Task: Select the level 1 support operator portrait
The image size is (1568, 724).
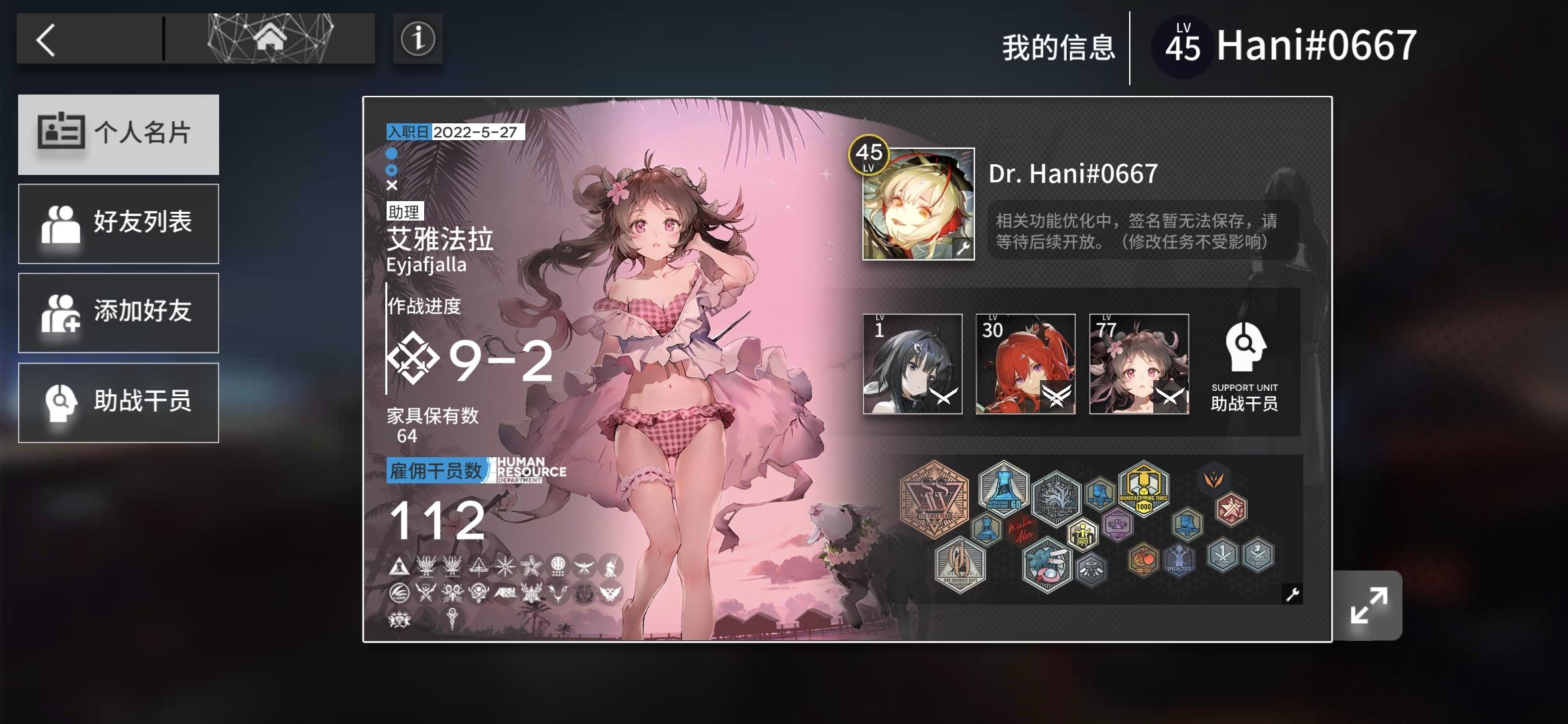Action: 912,365
